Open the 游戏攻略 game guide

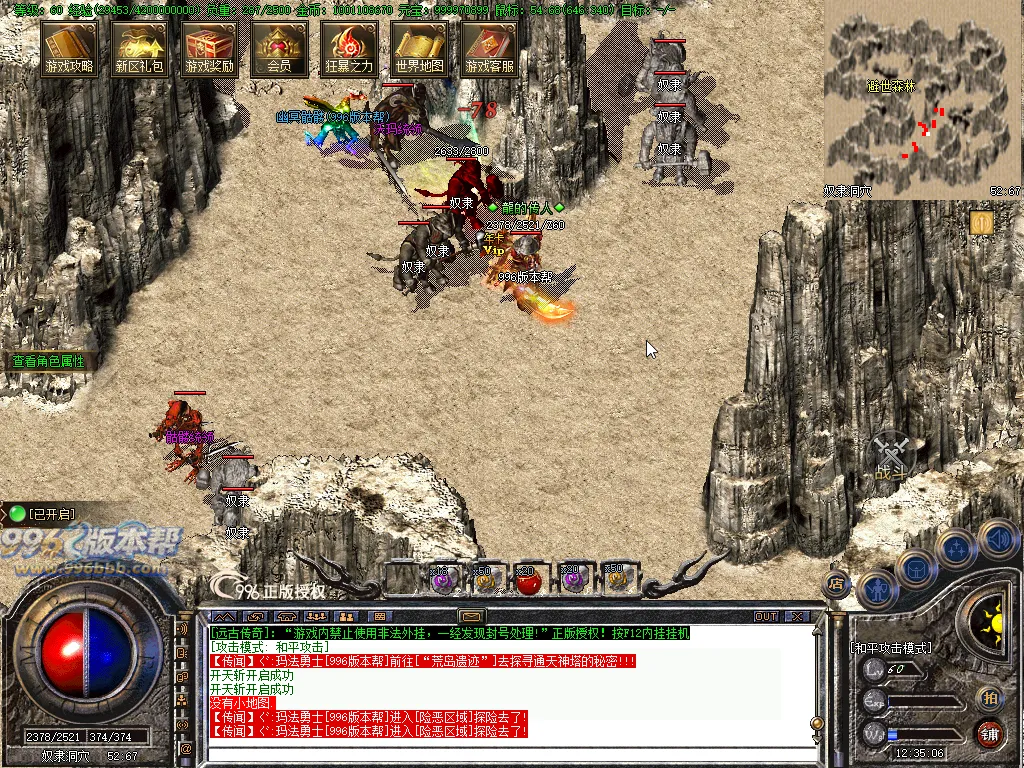pos(69,48)
